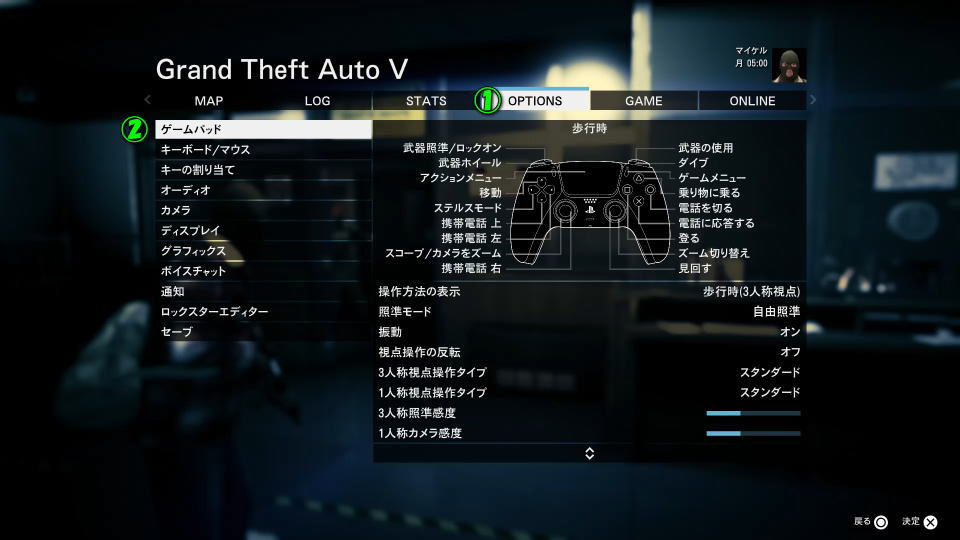
Task: Adjust the 3人称照準感度 slider
Action: [752, 413]
